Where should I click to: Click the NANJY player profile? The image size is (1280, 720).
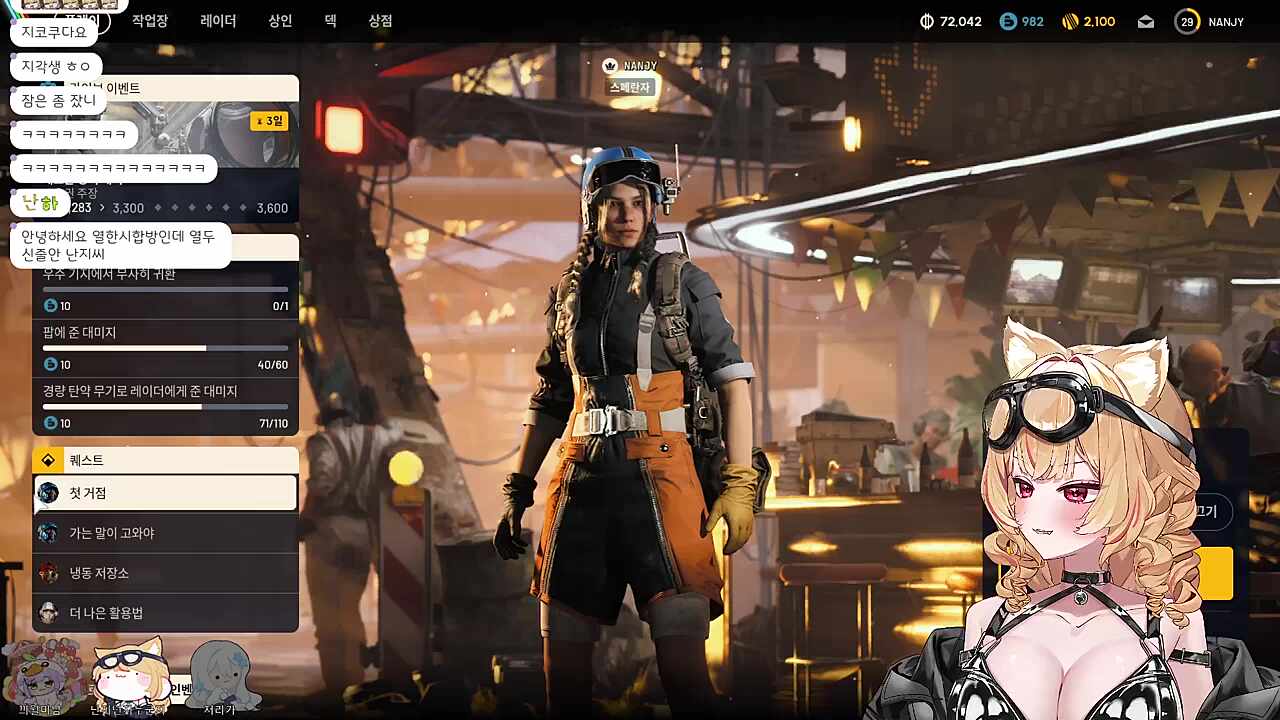pyautogui.click(x=1210, y=22)
